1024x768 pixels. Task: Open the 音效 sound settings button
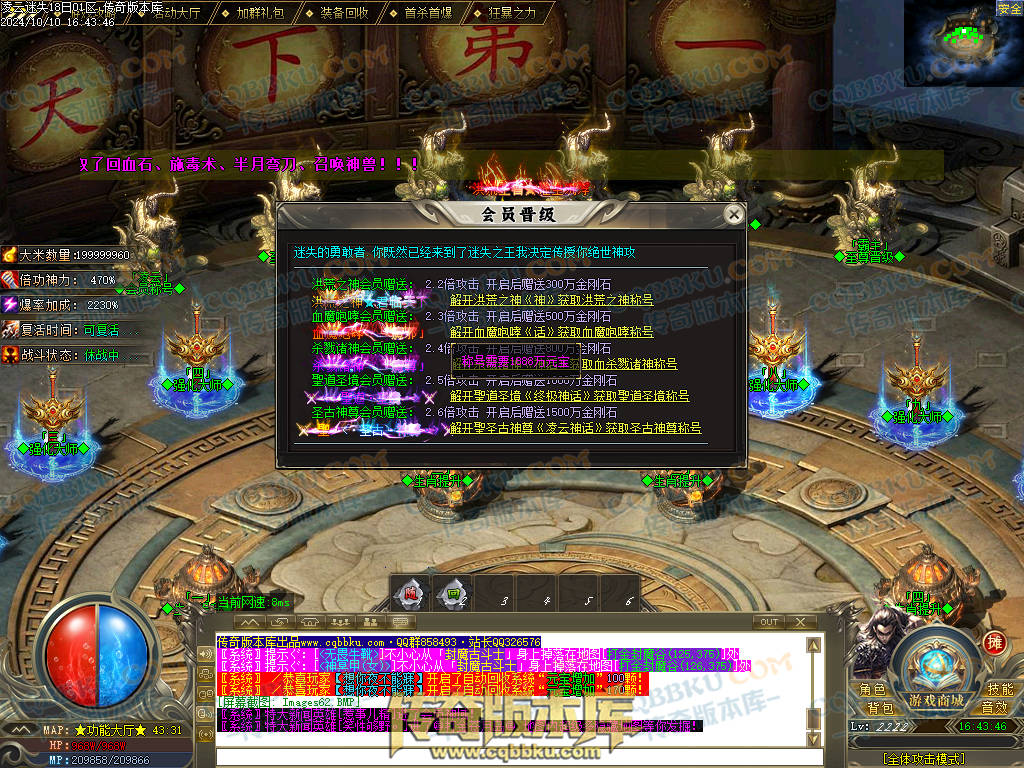click(993, 707)
